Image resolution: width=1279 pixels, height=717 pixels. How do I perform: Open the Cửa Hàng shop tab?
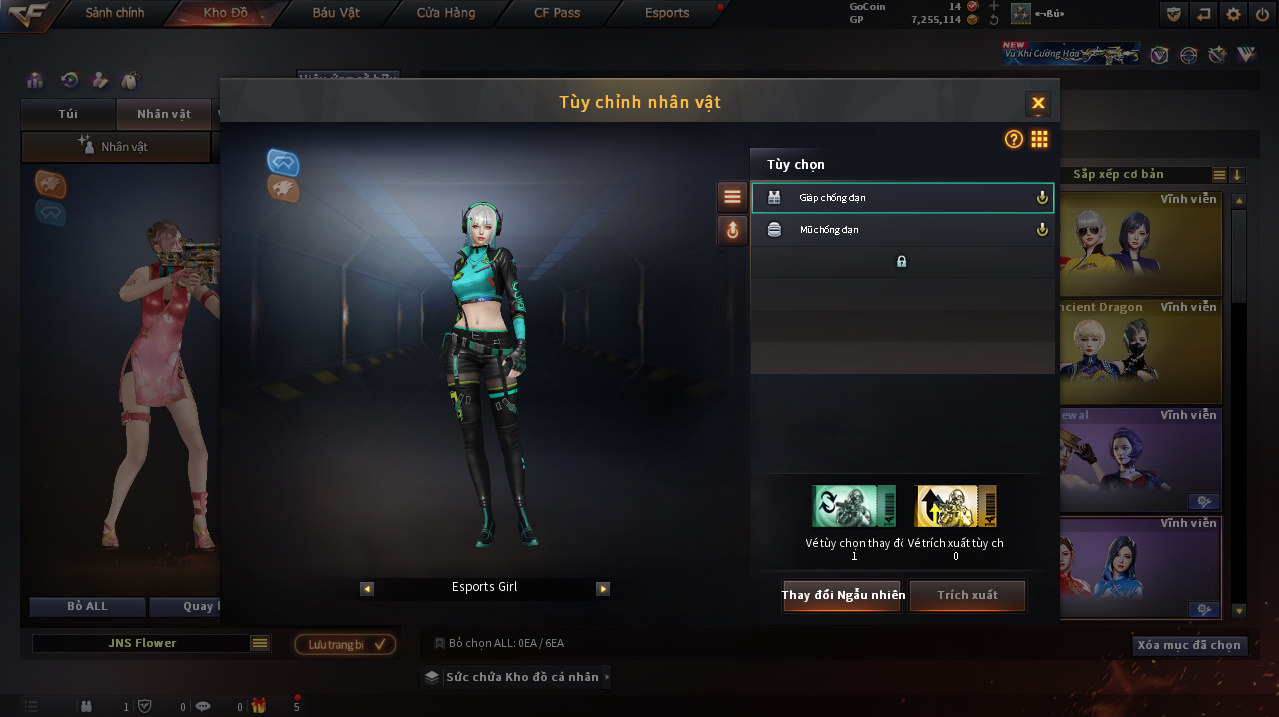[446, 13]
